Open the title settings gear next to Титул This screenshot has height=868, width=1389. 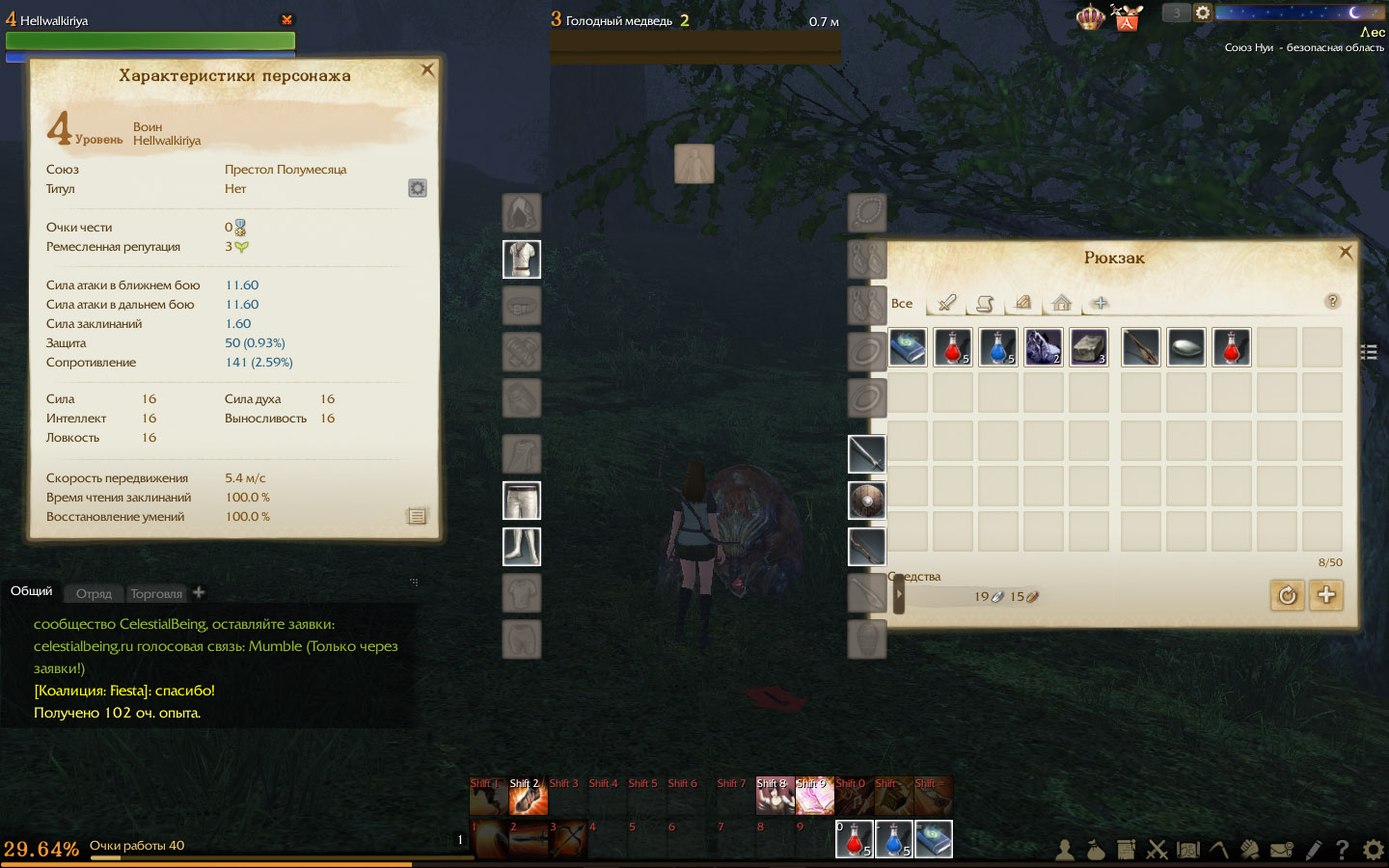tap(417, 188)
